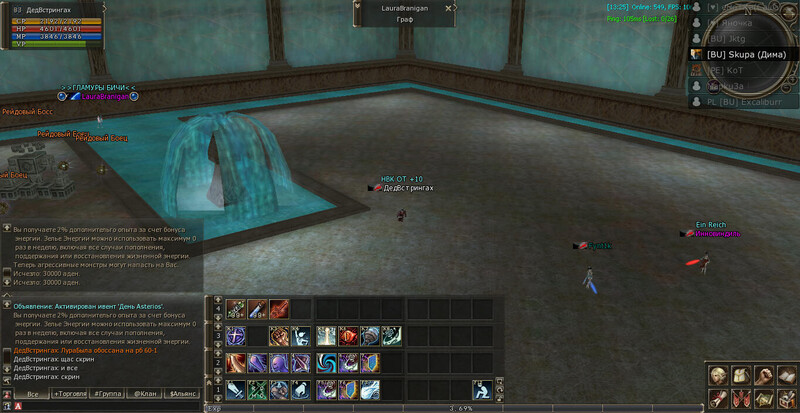This screenshot has width=800, height=413.
Task: Switch to the Все chat tab
Action: tap(32, 394)
